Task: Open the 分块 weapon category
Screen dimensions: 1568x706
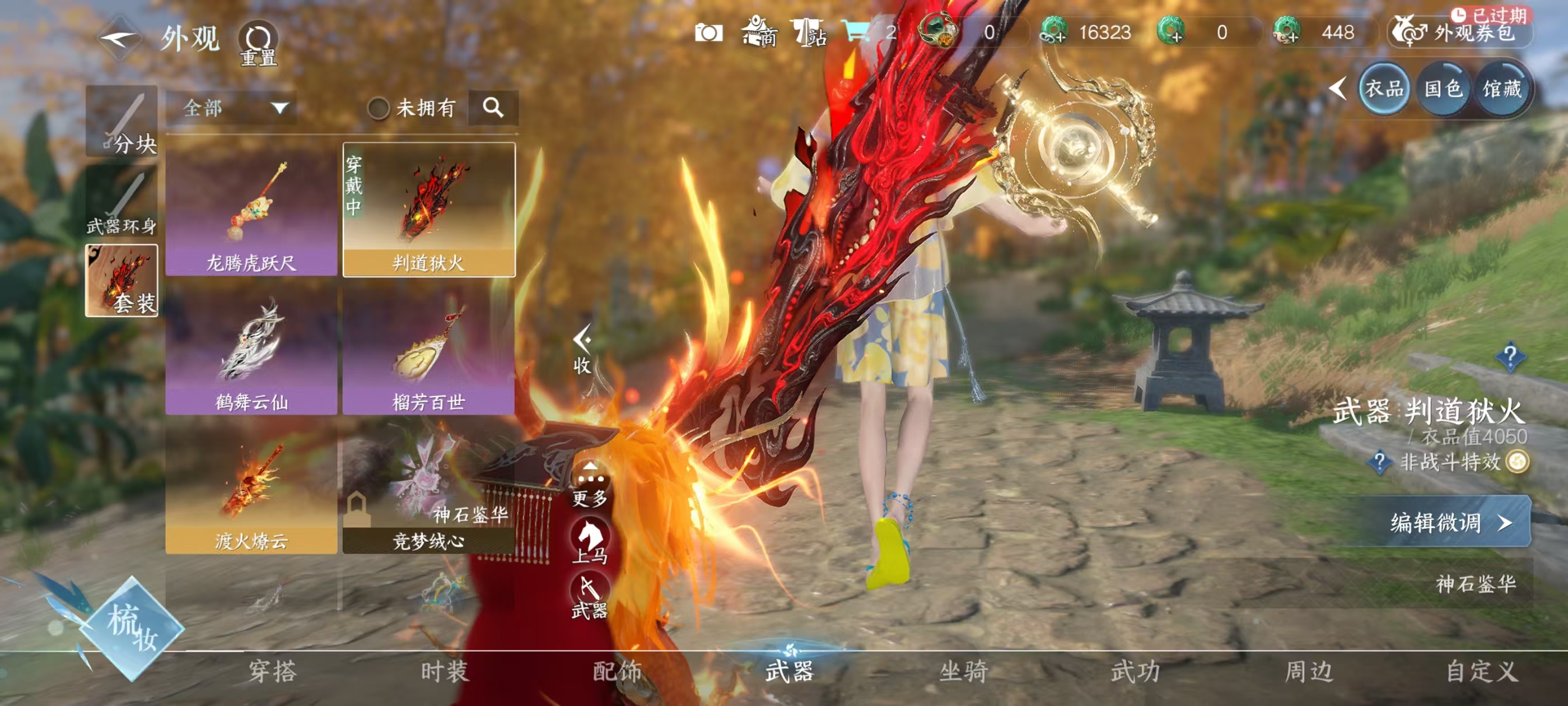Action: 122,121
